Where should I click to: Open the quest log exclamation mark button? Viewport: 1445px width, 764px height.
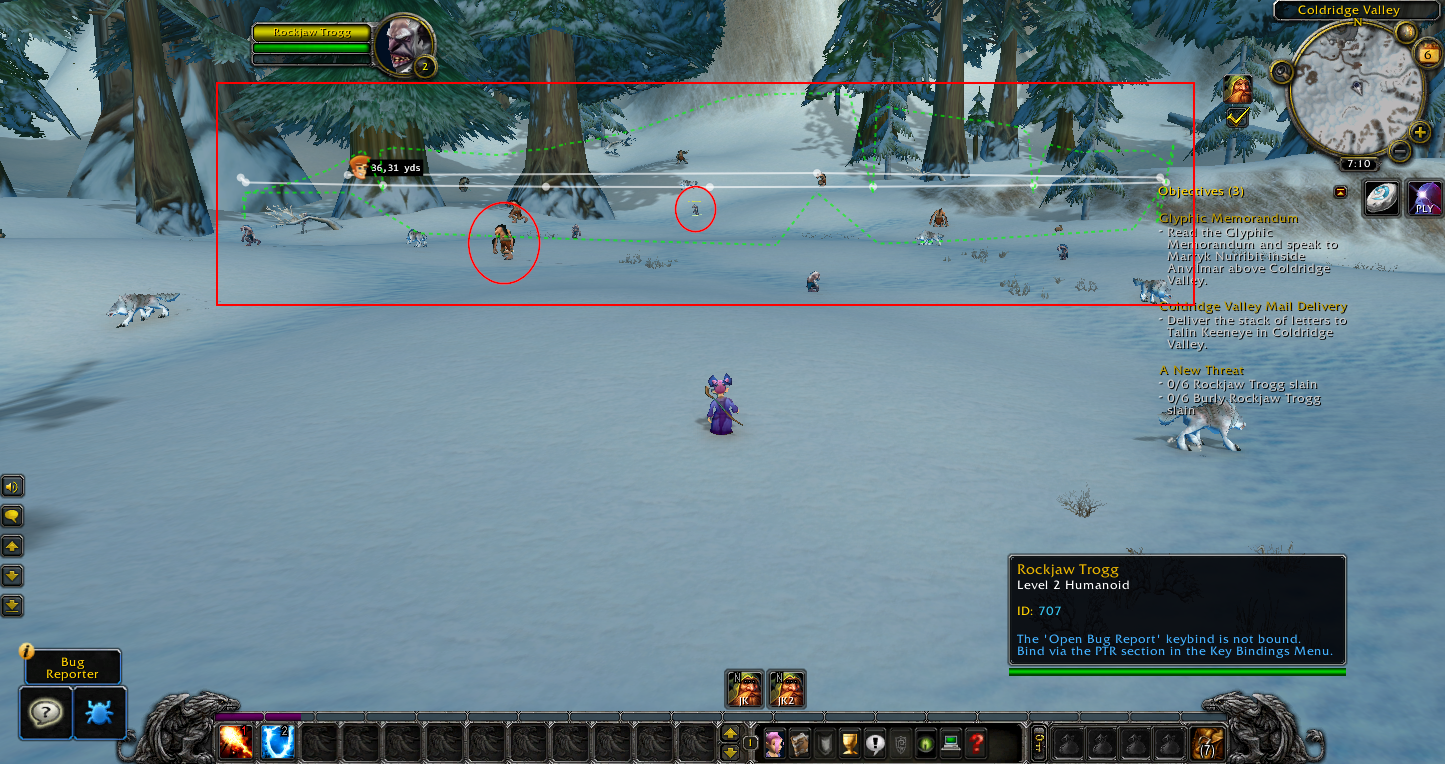[876, 744]
